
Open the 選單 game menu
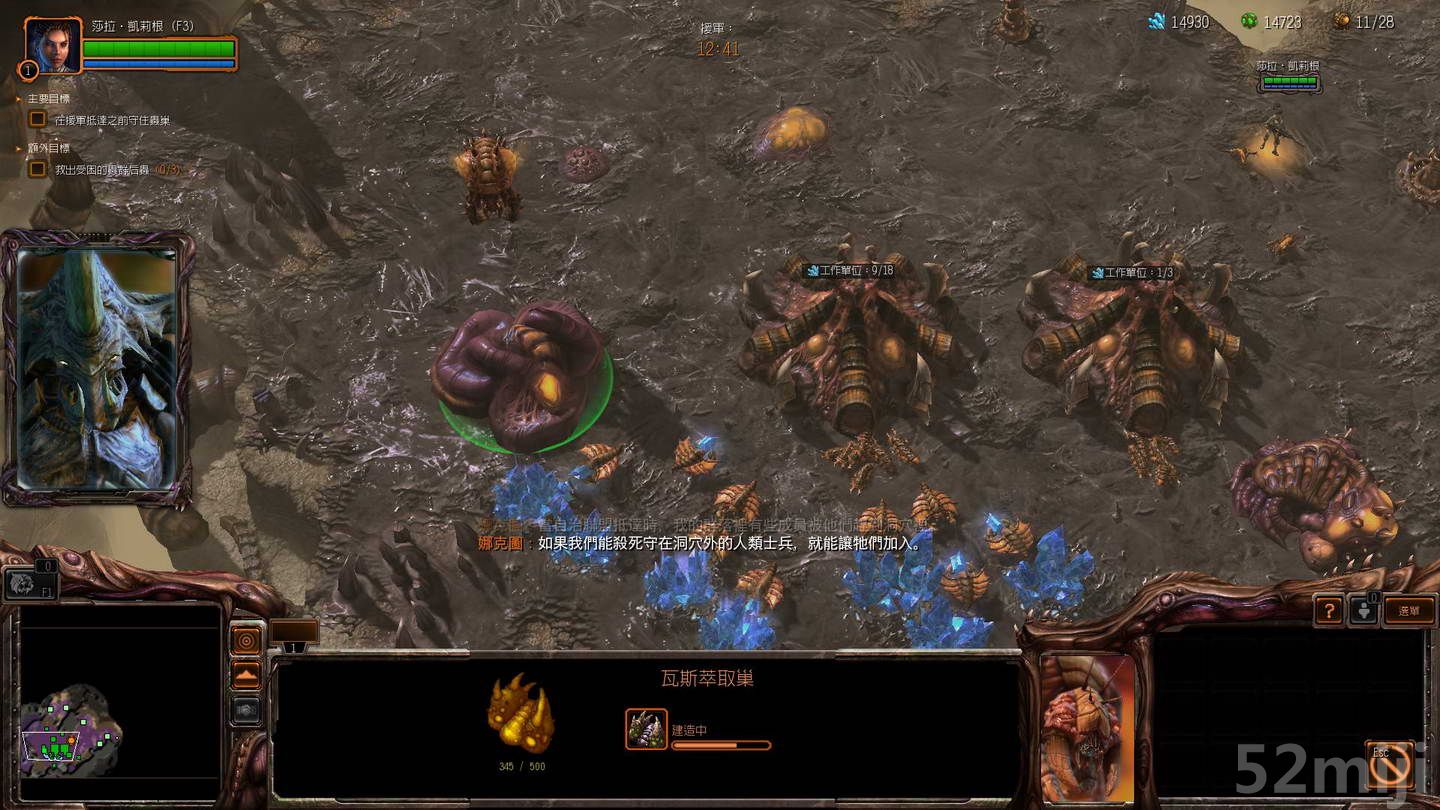tap(1408, 611)
